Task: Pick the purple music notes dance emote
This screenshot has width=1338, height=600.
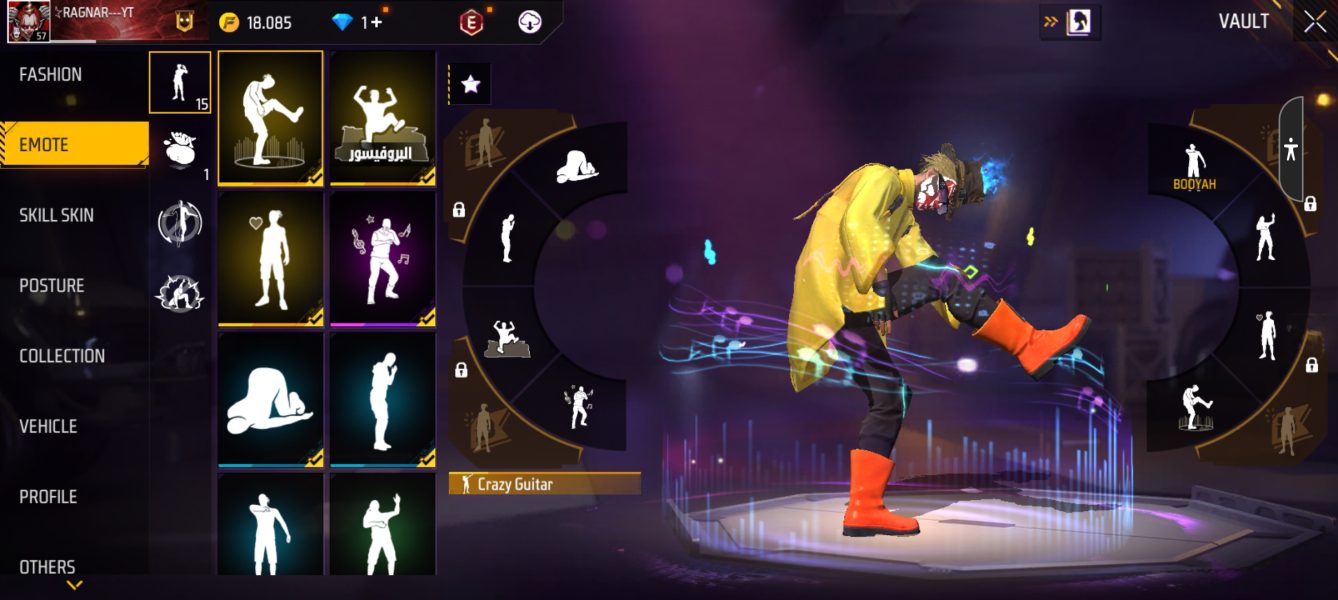Action: click(383, 258)
